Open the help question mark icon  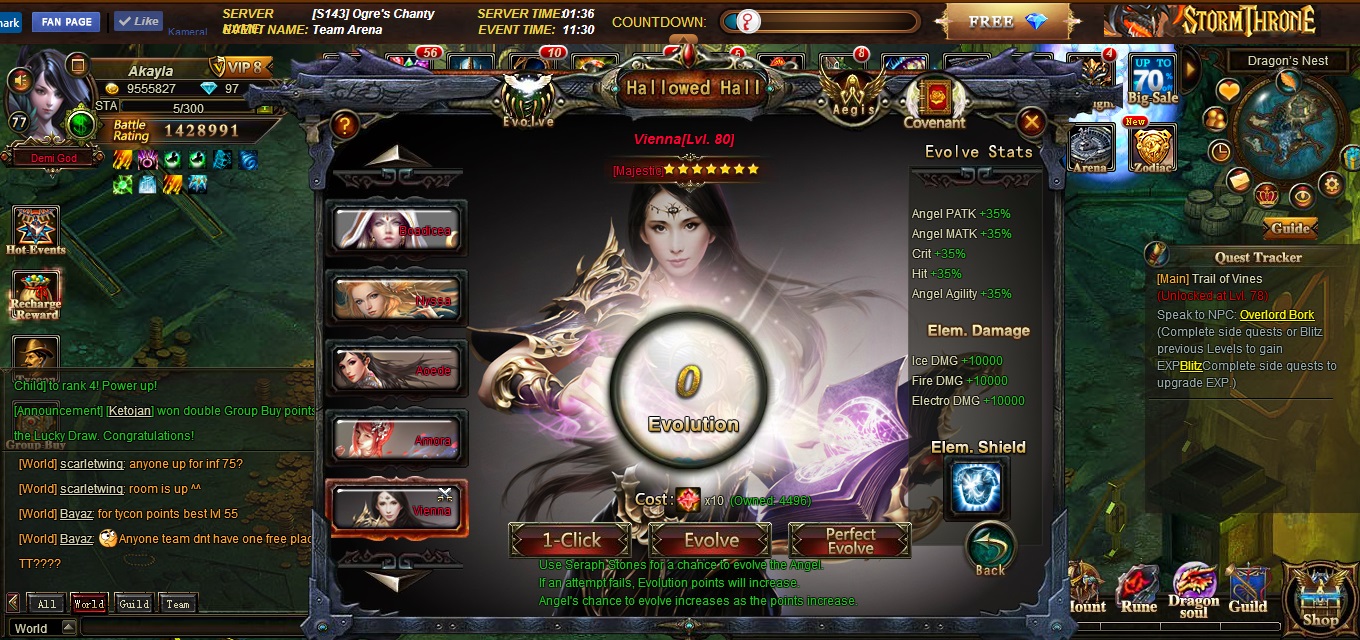(x=345, y=125)
